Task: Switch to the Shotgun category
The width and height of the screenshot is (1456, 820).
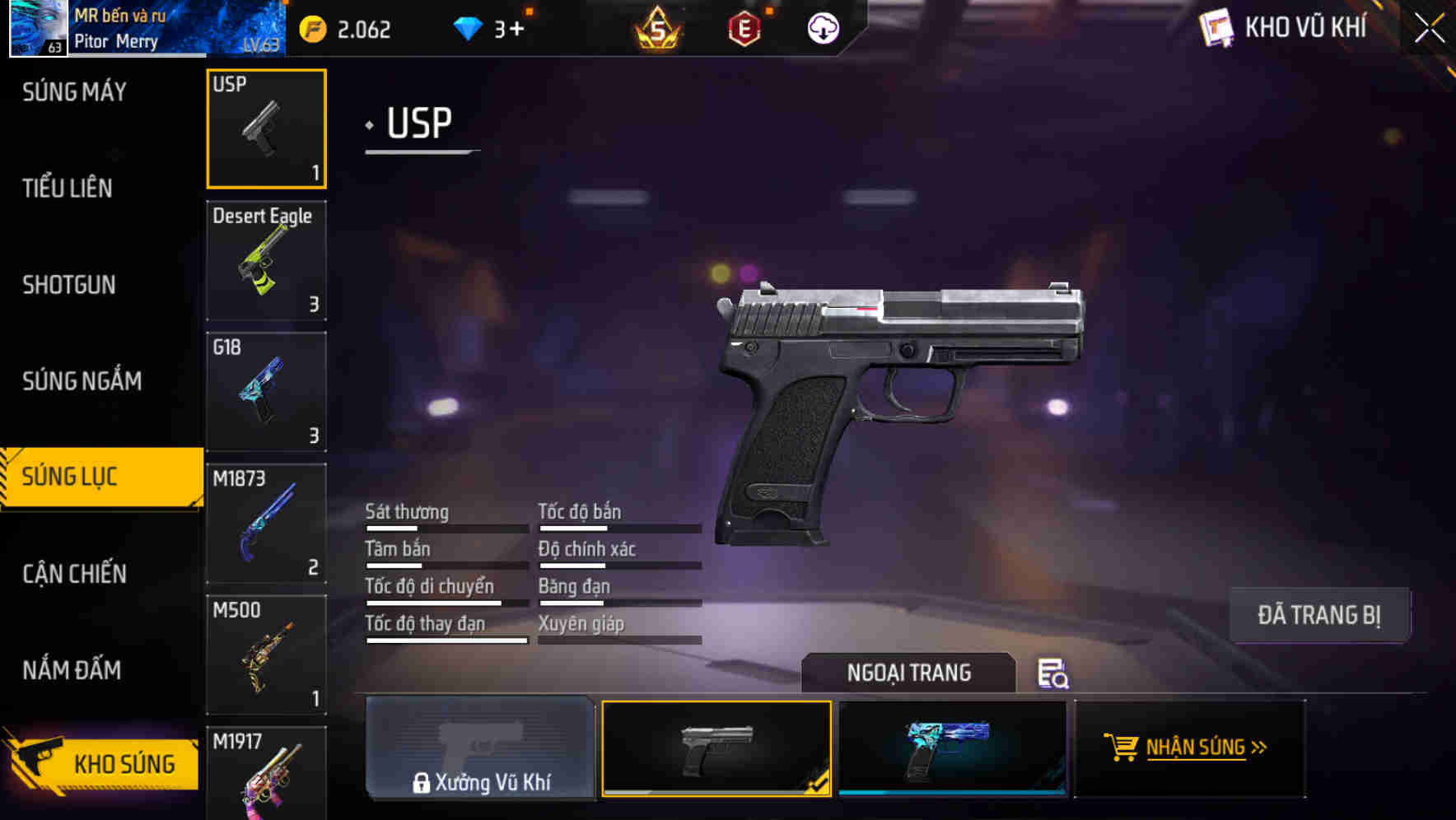Action: coord(69,284)
